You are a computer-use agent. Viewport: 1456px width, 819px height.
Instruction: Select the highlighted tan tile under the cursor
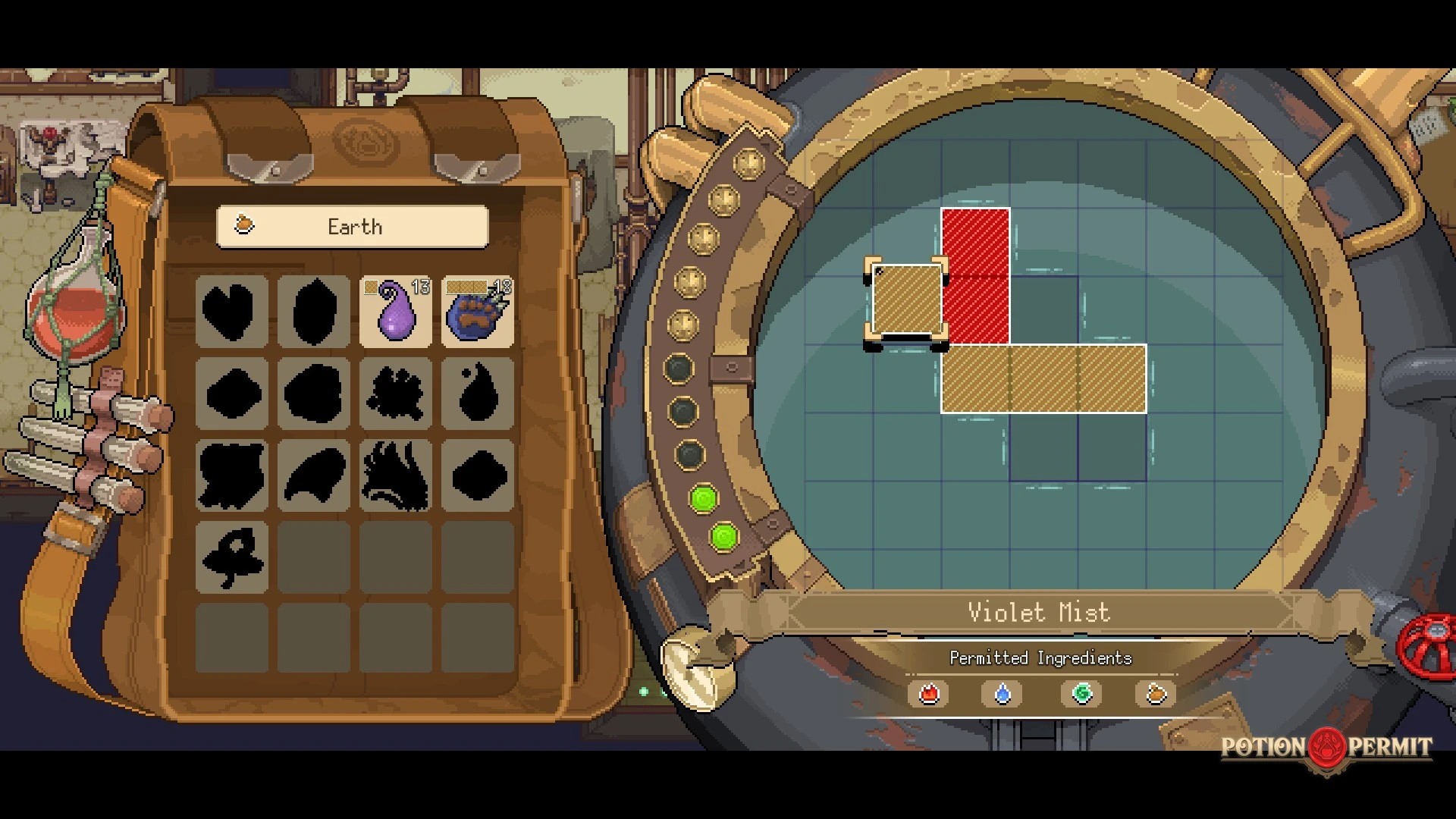pos(907,300)
